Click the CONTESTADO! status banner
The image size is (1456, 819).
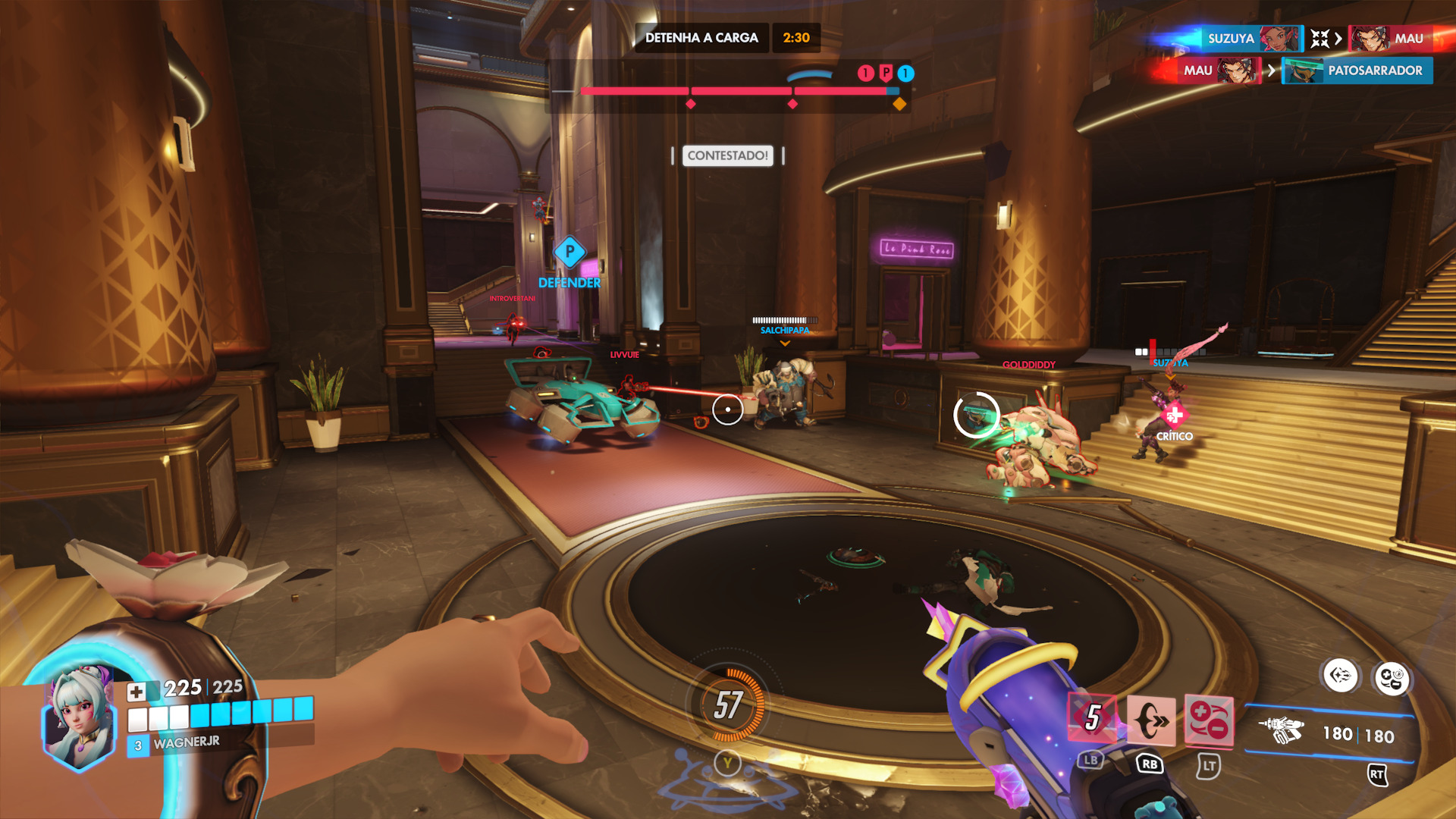pos(727,155)
